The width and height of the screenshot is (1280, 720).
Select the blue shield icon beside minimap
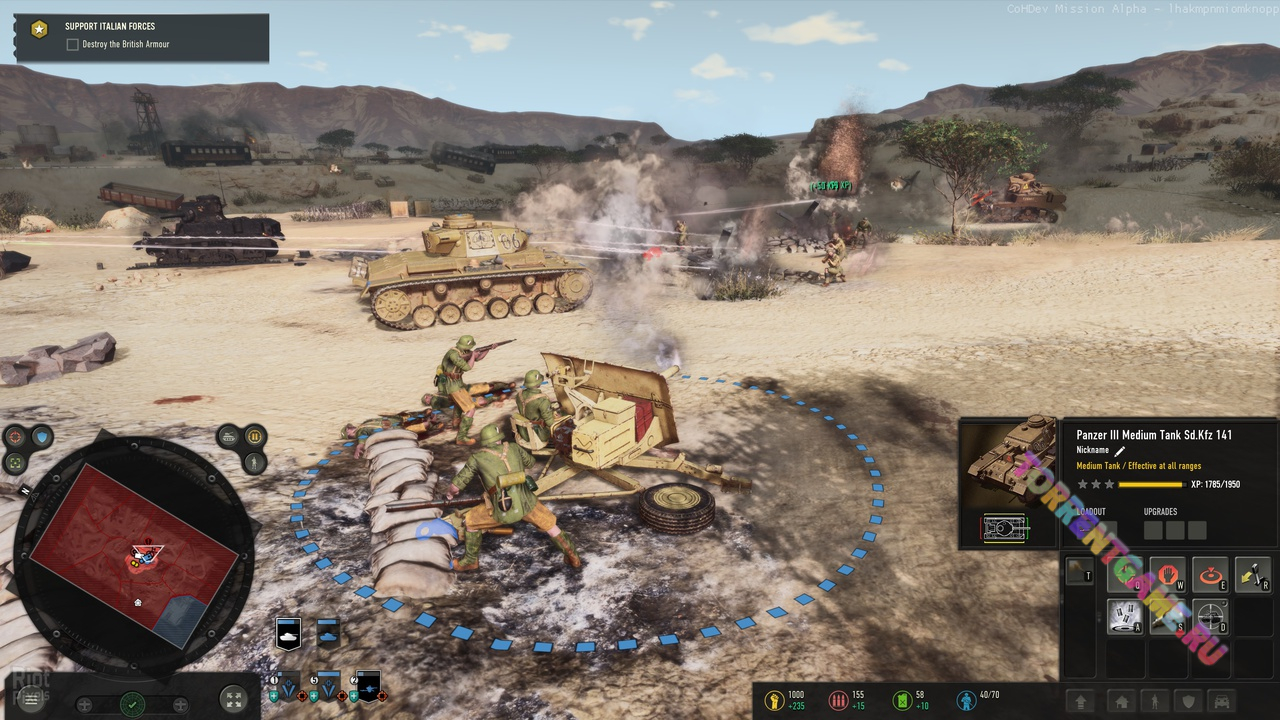click(42, 437)
